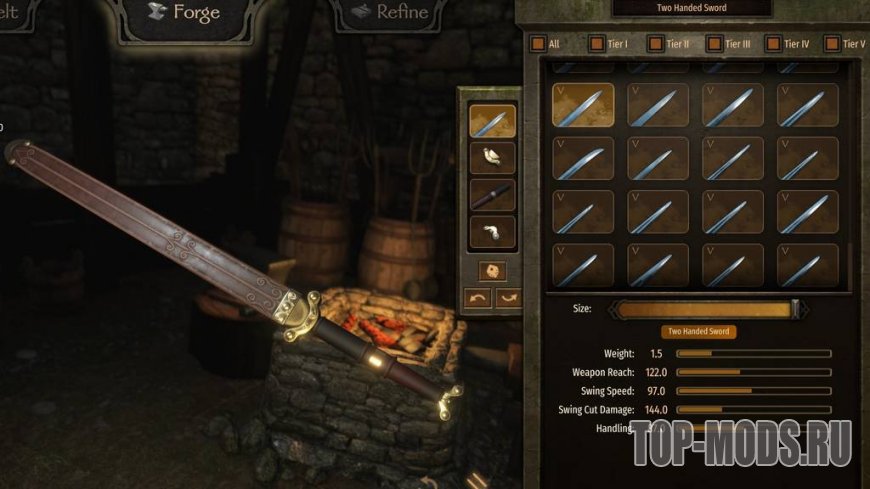Switch to the Forge tab

(184, 14)
